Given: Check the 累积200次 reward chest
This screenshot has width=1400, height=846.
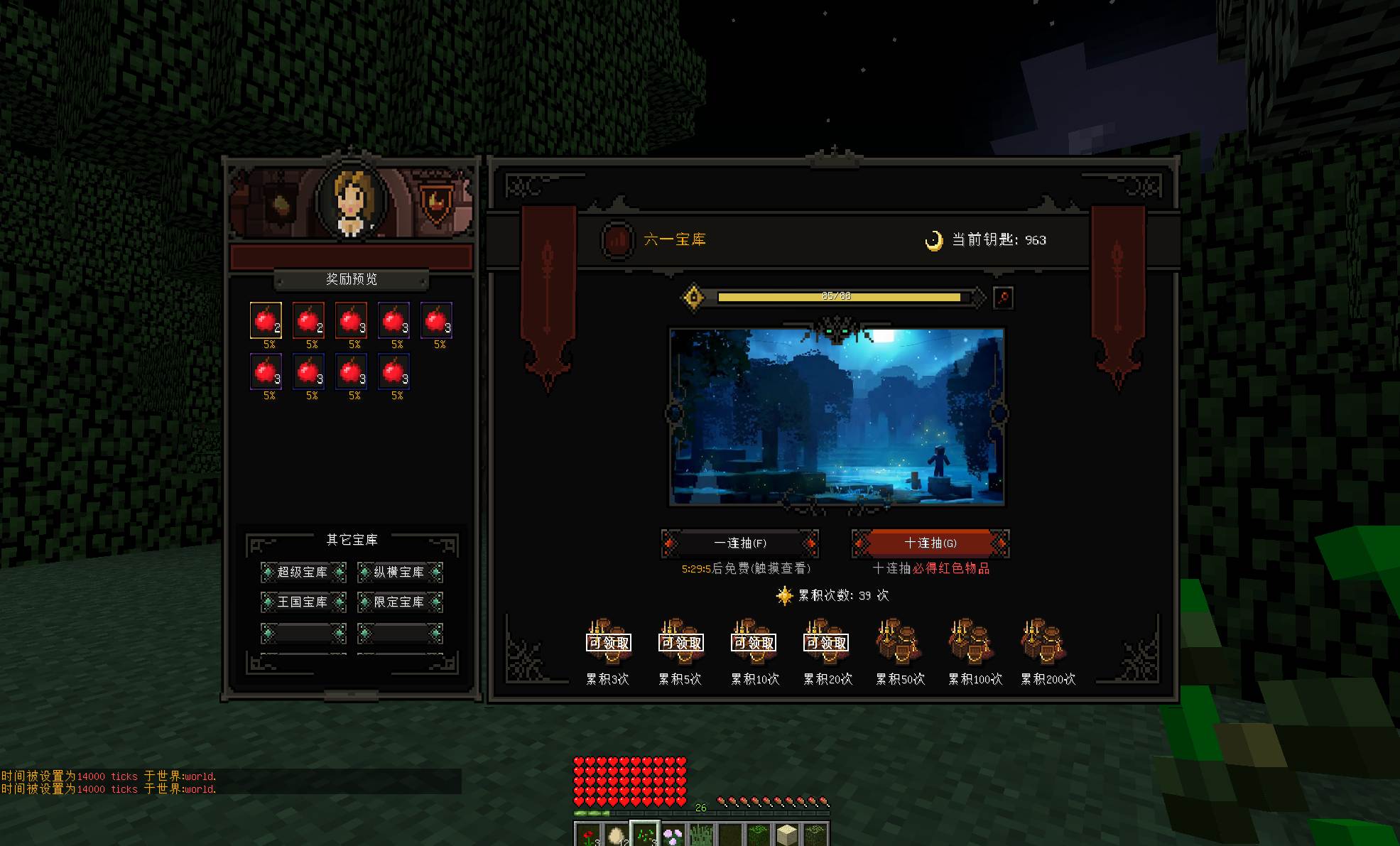Looking at the screenshot, I should (1043, 641).
